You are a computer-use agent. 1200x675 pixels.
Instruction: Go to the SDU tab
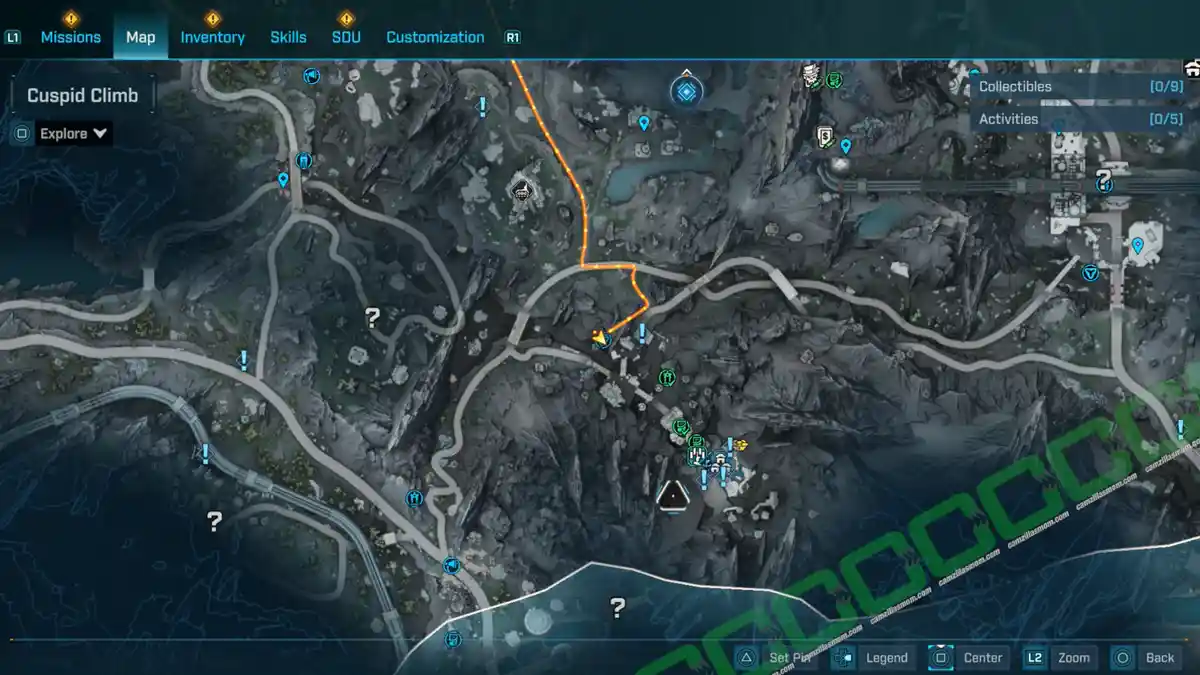tap(346, 37)
